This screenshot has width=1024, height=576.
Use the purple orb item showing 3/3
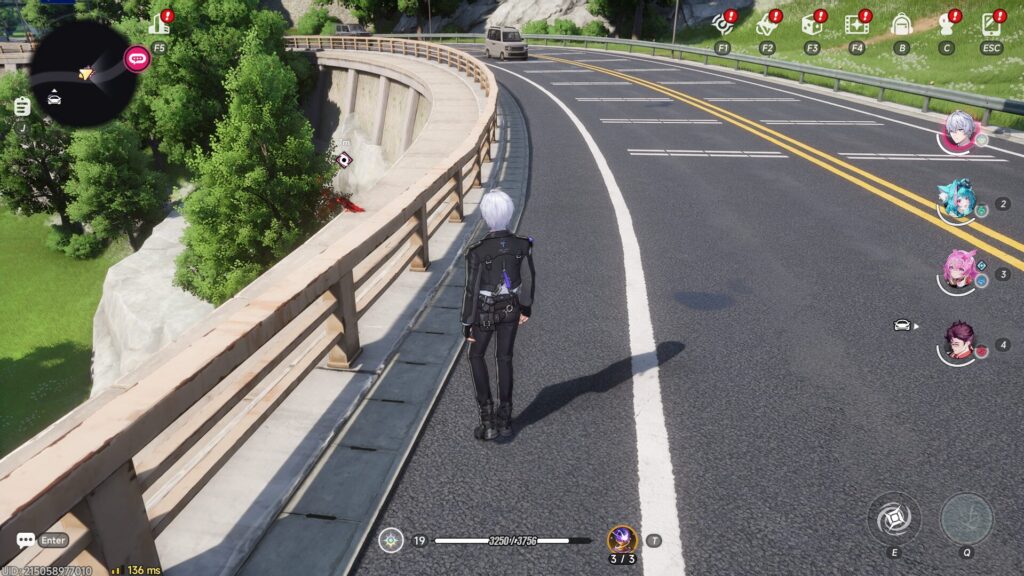[622, 540]
